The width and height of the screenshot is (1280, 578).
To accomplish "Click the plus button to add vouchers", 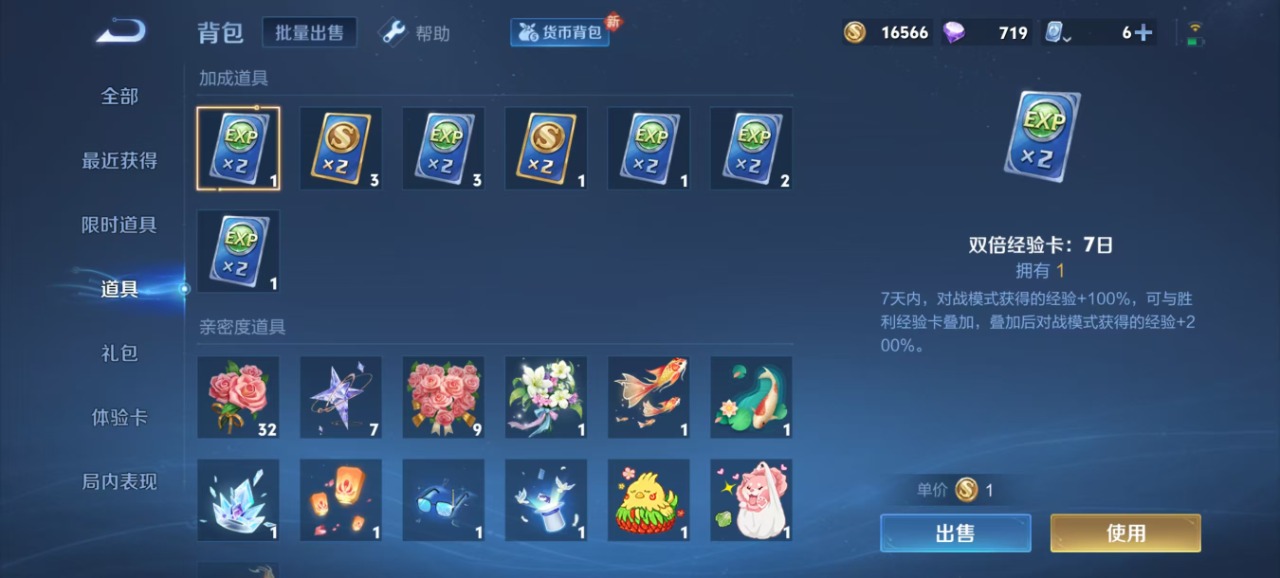I will click(x=1143, y=33).
